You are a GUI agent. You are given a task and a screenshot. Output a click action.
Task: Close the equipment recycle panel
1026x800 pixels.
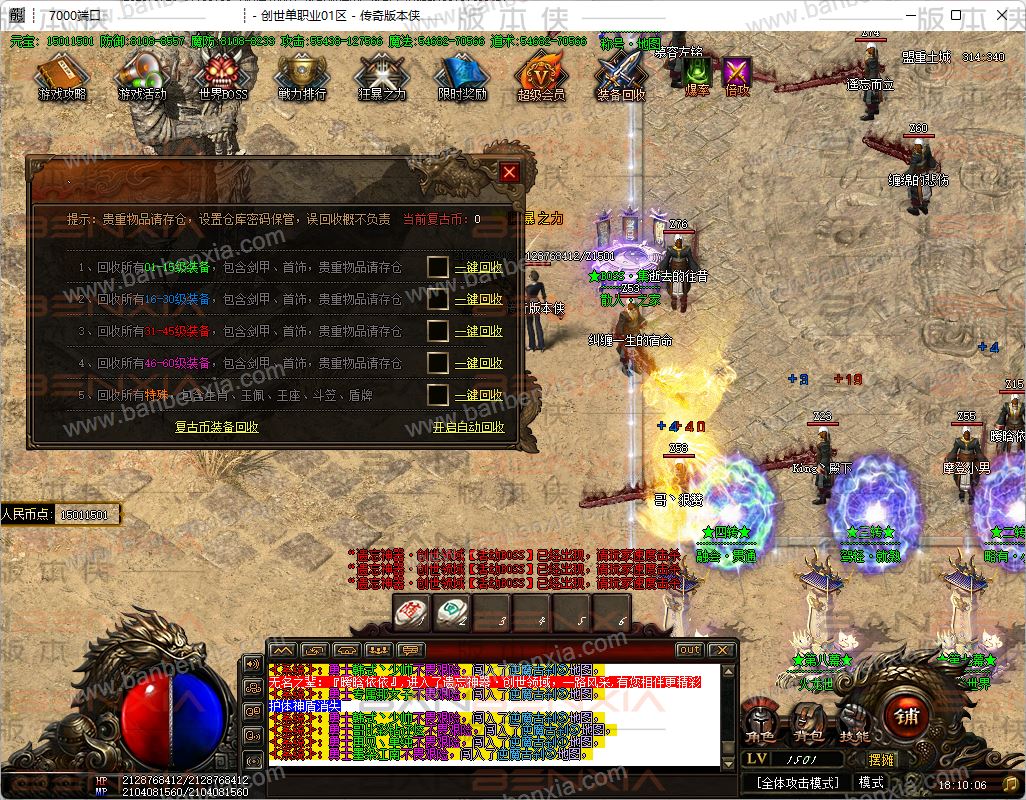pyautogui.click(x=509, y=172)
